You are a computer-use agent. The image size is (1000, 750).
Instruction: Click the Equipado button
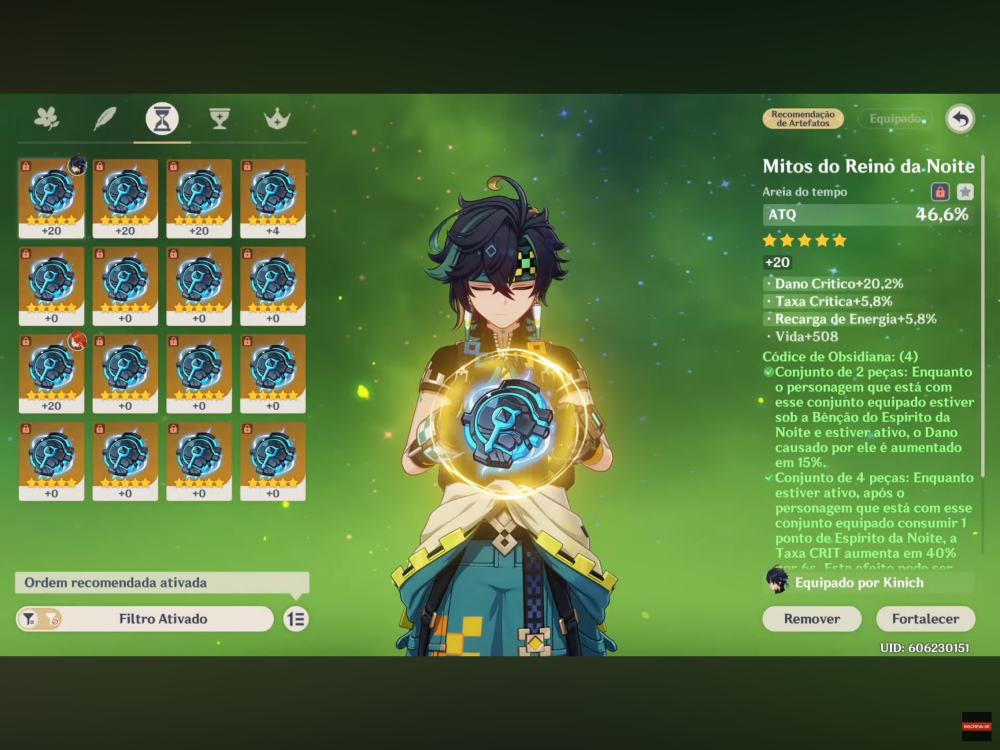click(895, 119)
